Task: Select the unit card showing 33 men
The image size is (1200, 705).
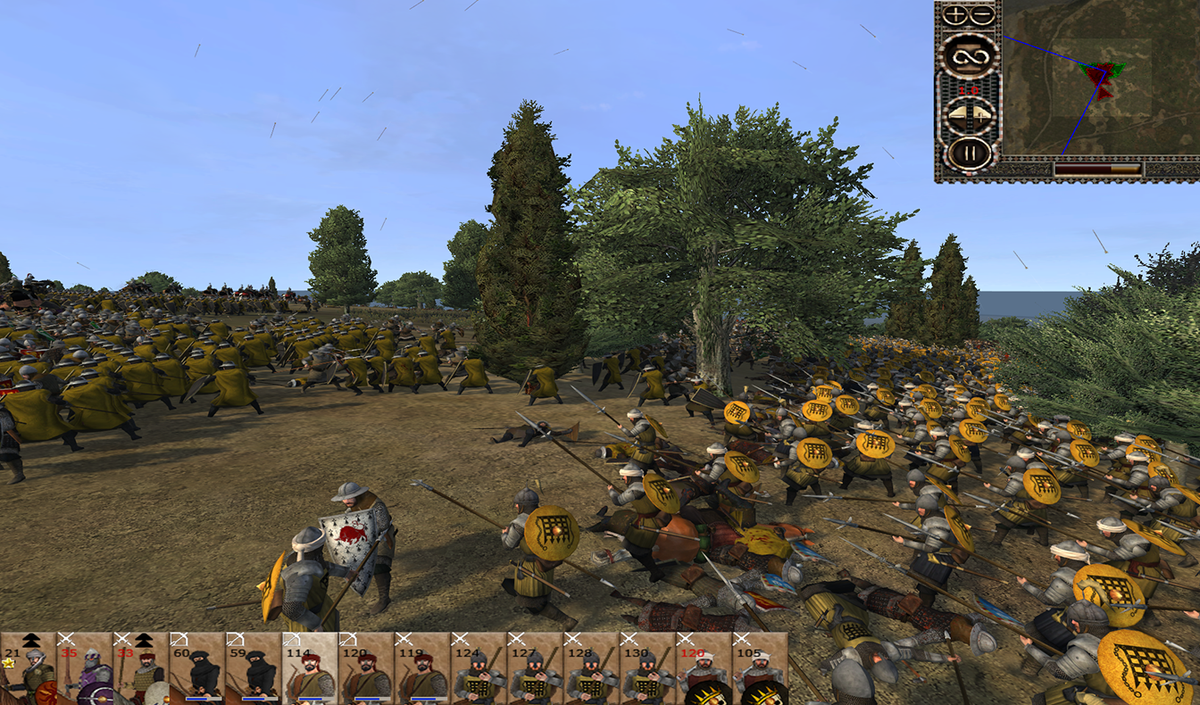Action: click(x=140, y=668)
